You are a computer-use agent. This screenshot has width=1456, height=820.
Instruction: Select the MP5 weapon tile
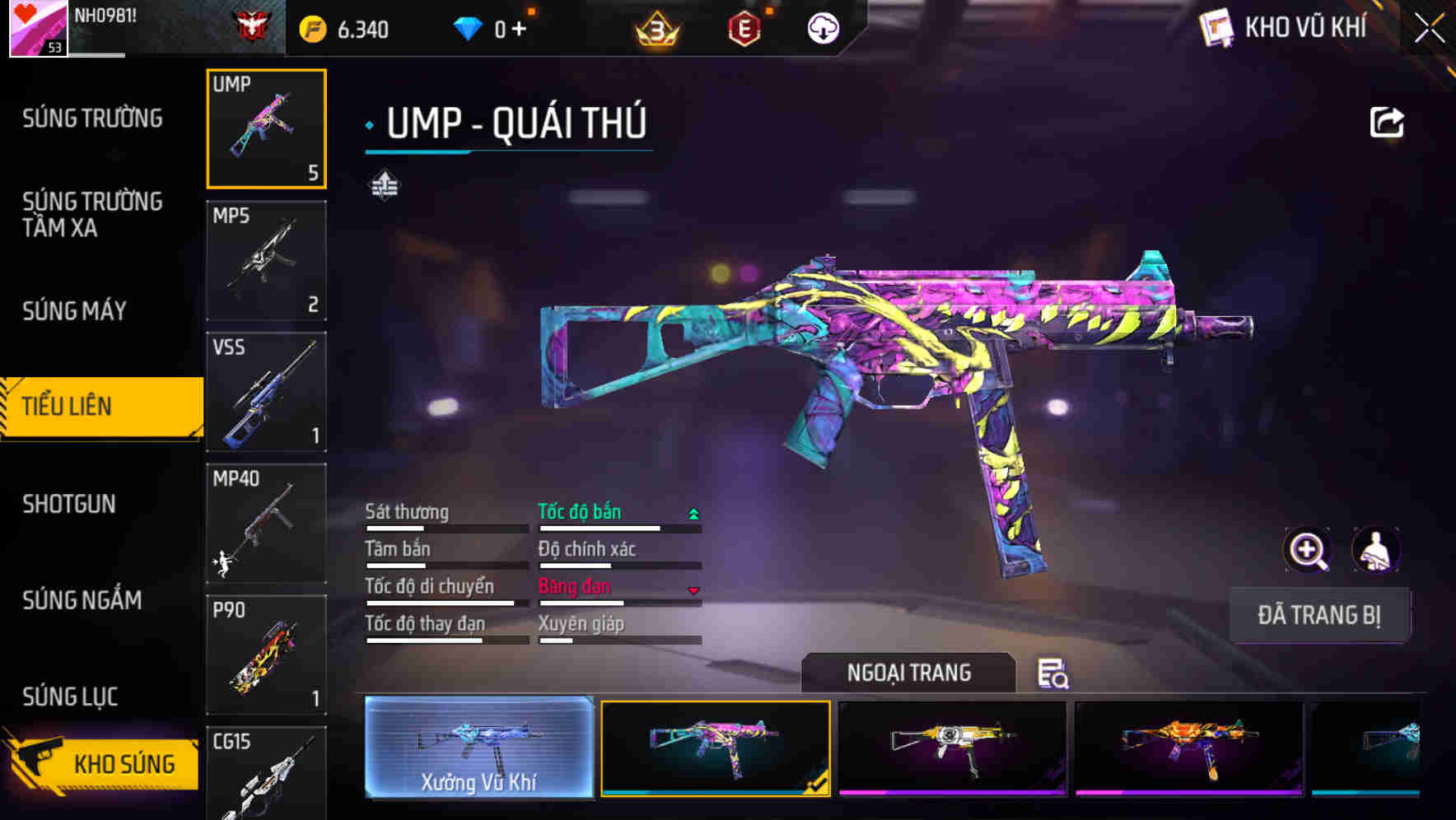coord(266,260)
